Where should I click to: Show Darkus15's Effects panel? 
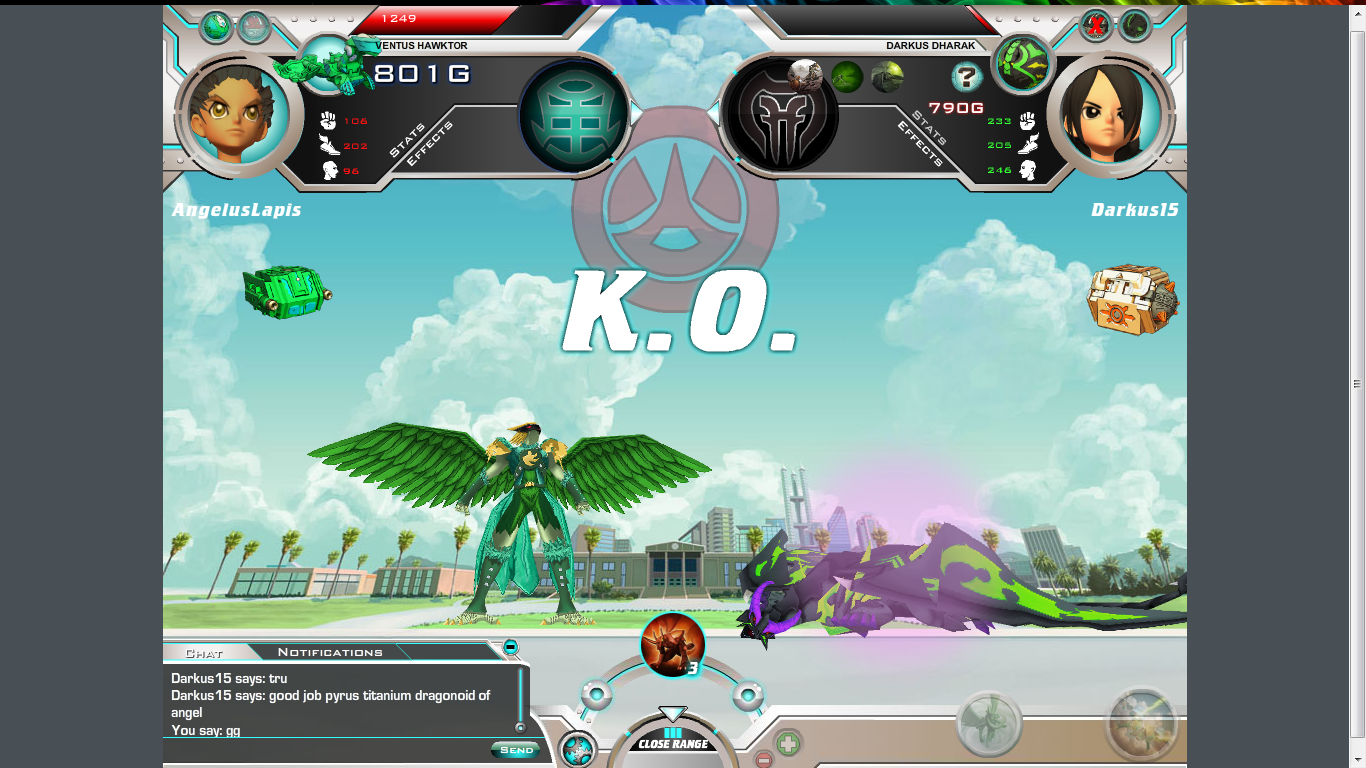[919, 144]
